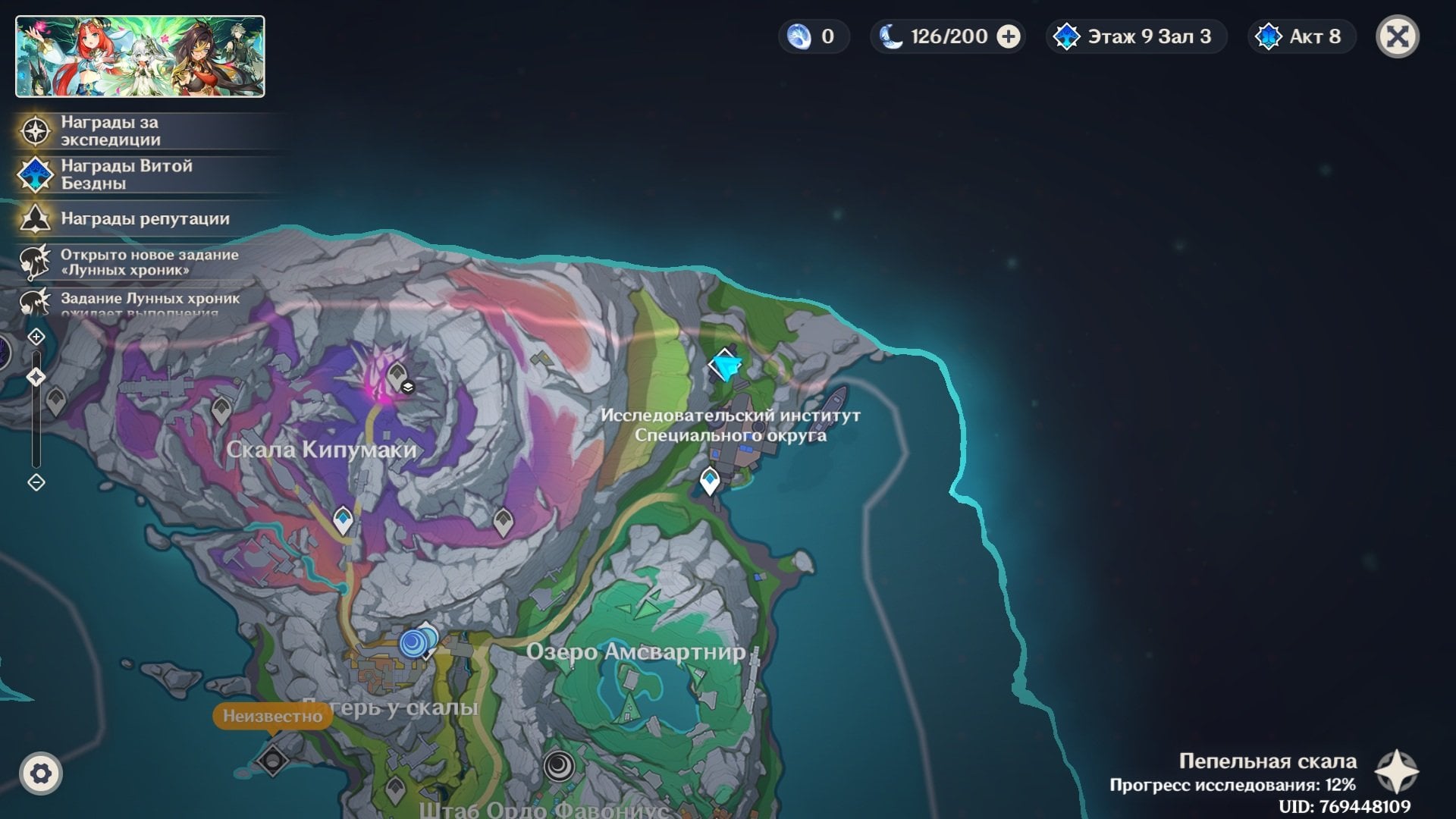Screen dimensions: 1456x819
Task: Select the black spiral domain marker
Action: point(559,765)
